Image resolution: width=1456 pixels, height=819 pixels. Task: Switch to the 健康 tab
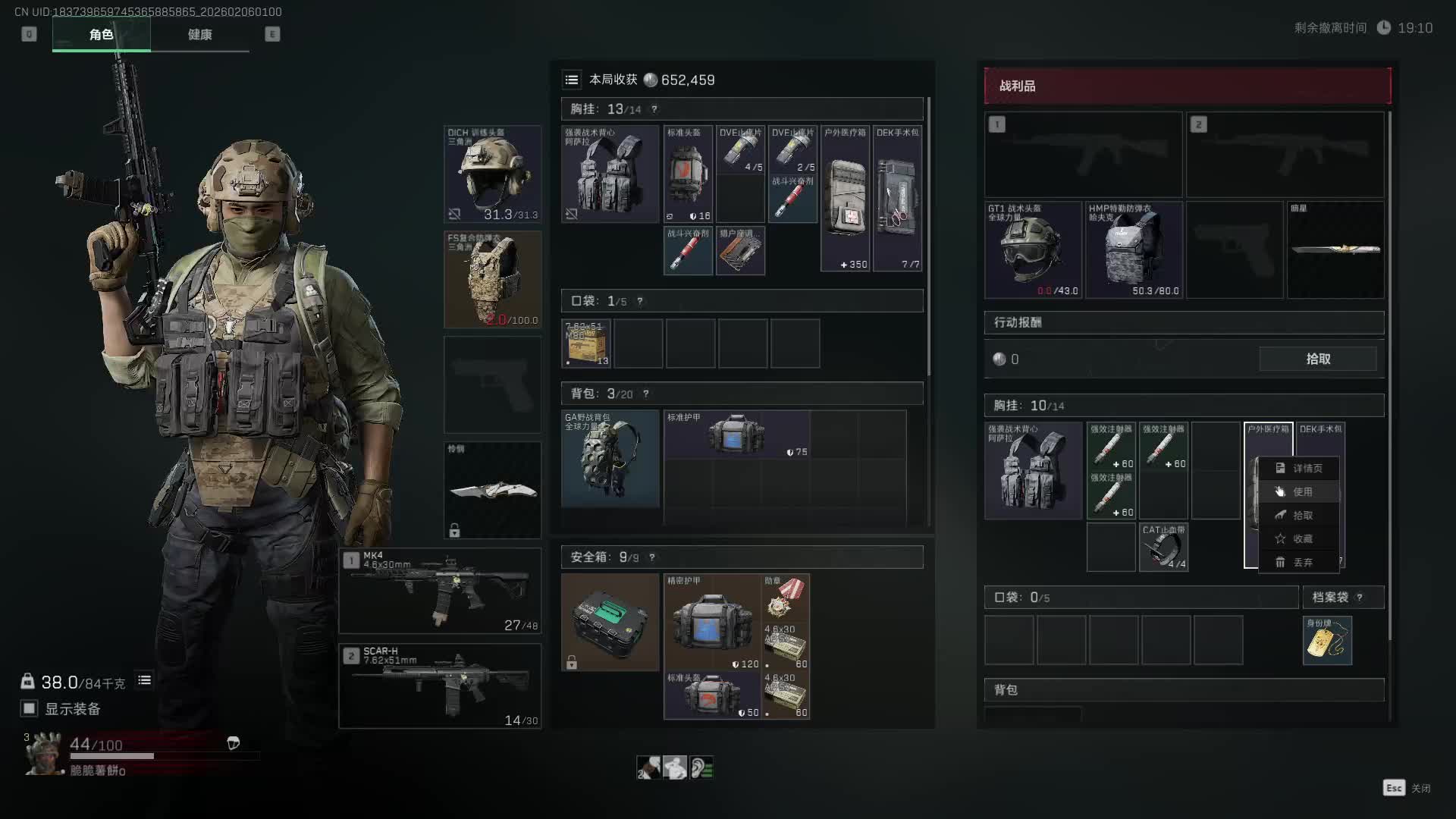pos(199,35)
